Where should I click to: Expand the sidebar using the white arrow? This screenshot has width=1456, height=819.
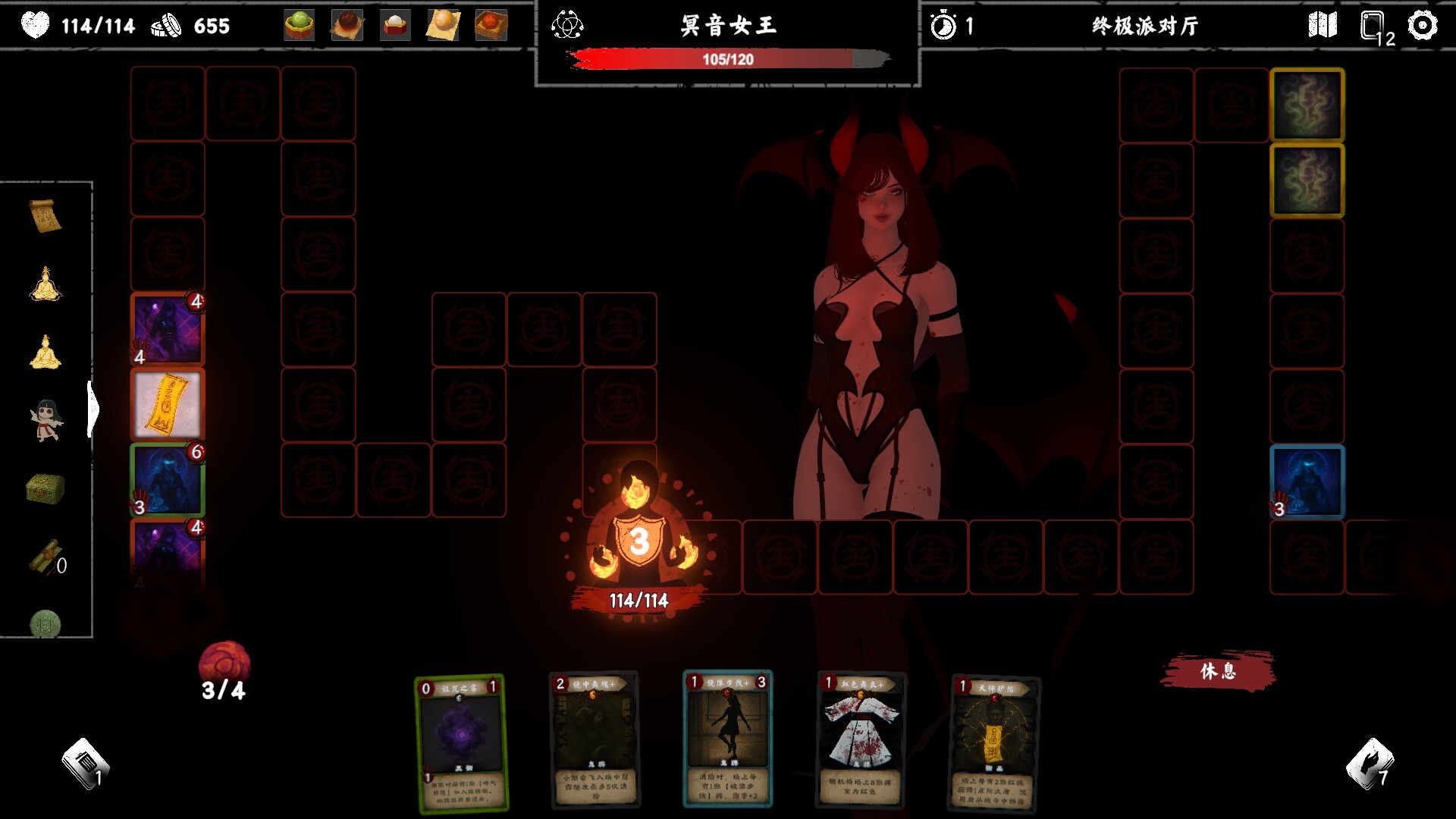pos(93,408)
